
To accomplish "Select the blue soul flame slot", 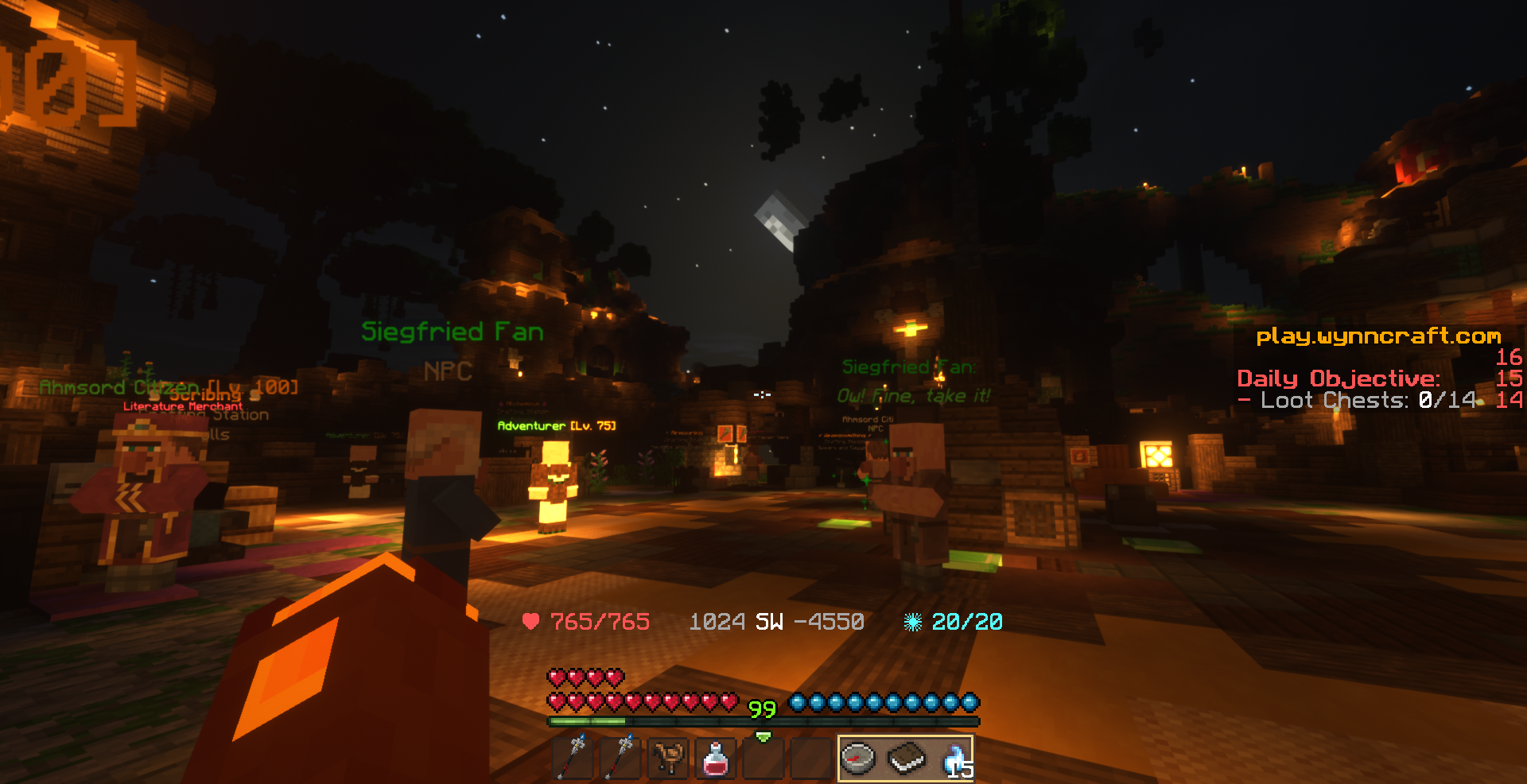I will [954, 758].
